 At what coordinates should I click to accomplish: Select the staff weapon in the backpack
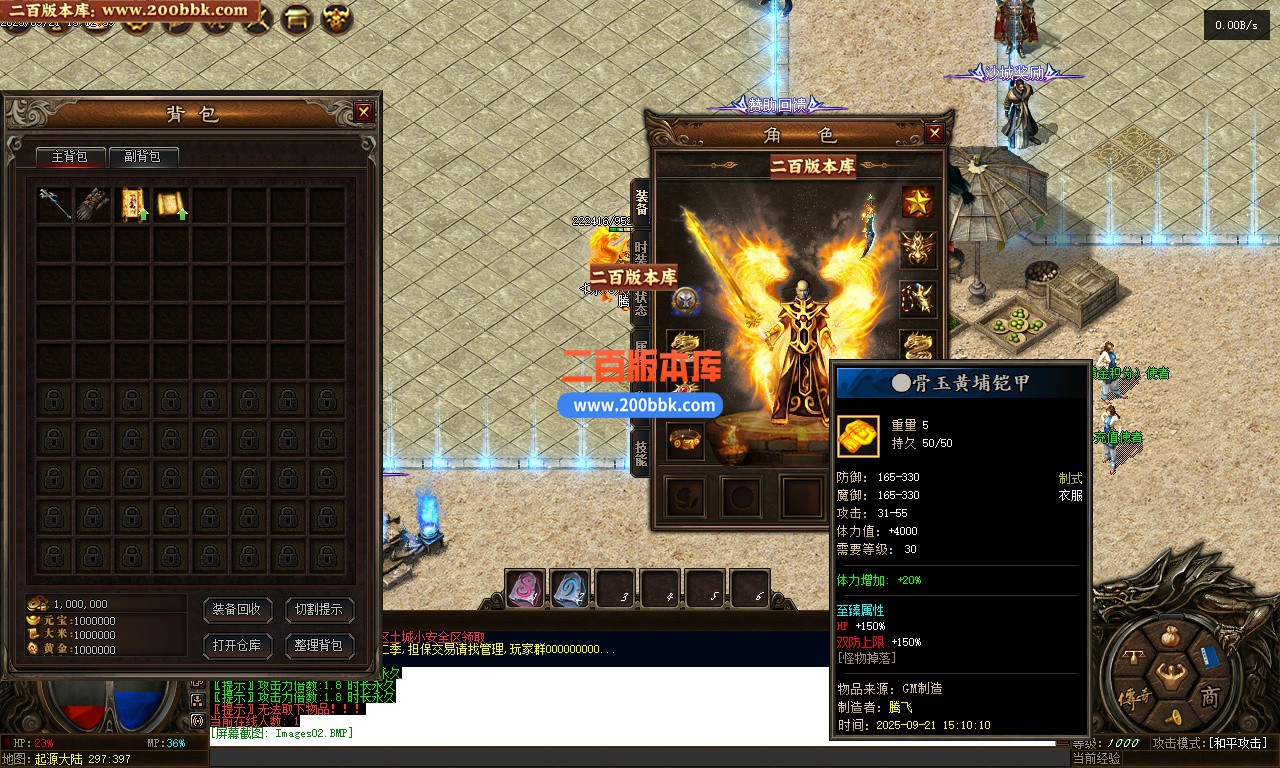pos(55,204)
